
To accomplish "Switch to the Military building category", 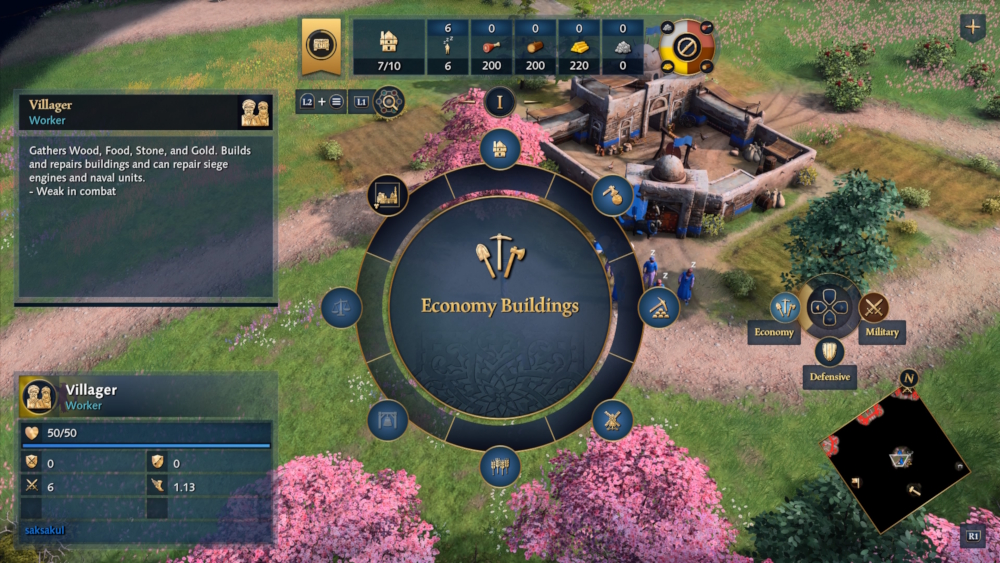I will point(874,307).
